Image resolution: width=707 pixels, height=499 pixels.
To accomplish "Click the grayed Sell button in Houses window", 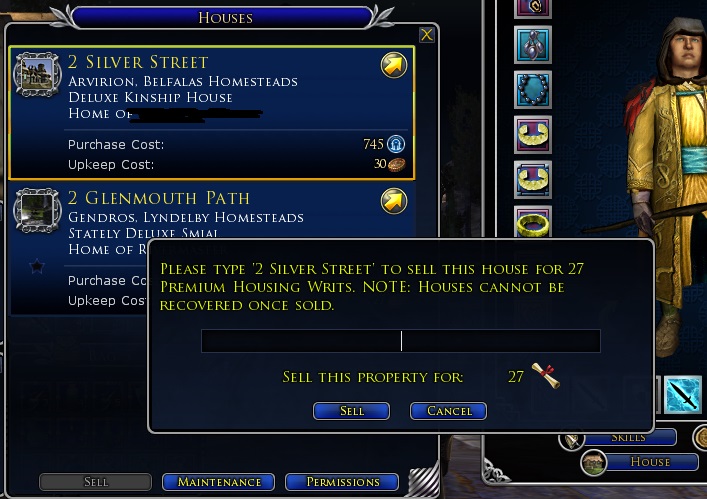I will pyautogui.click(x=96, y=482).
